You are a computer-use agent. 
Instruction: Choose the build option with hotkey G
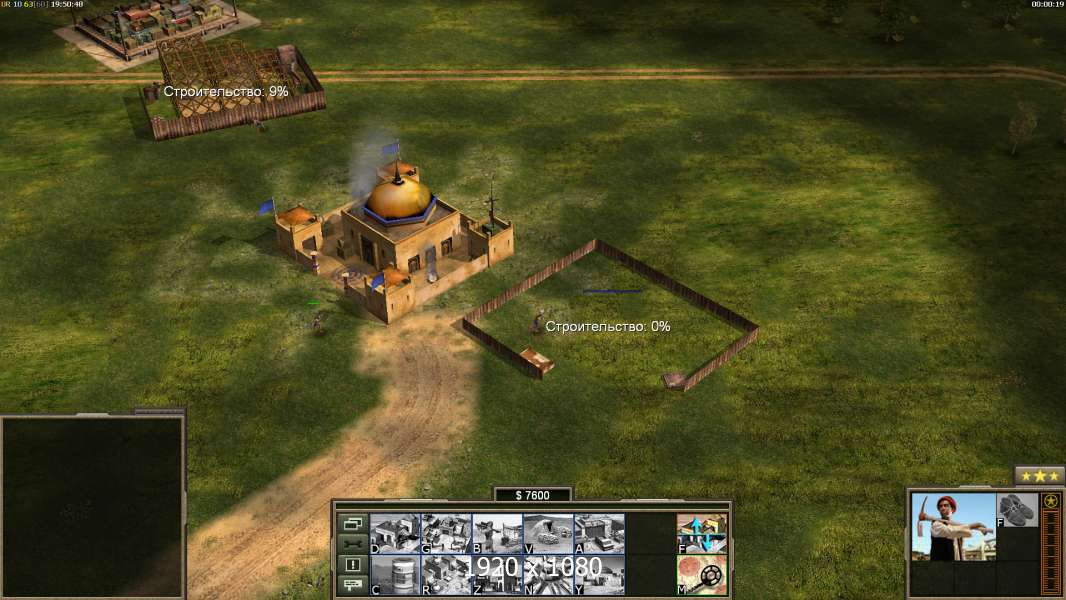tap(446, 533)
